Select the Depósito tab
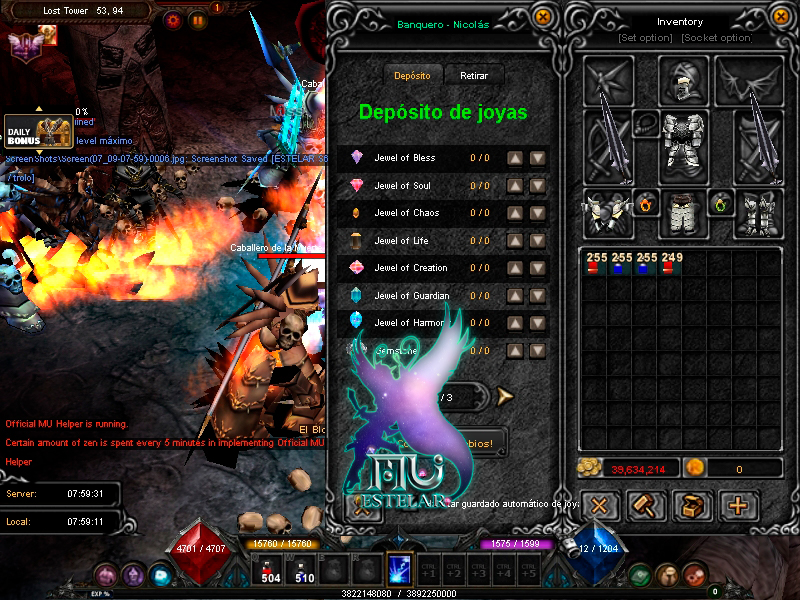The image size is (800, 600). point(412,76)
